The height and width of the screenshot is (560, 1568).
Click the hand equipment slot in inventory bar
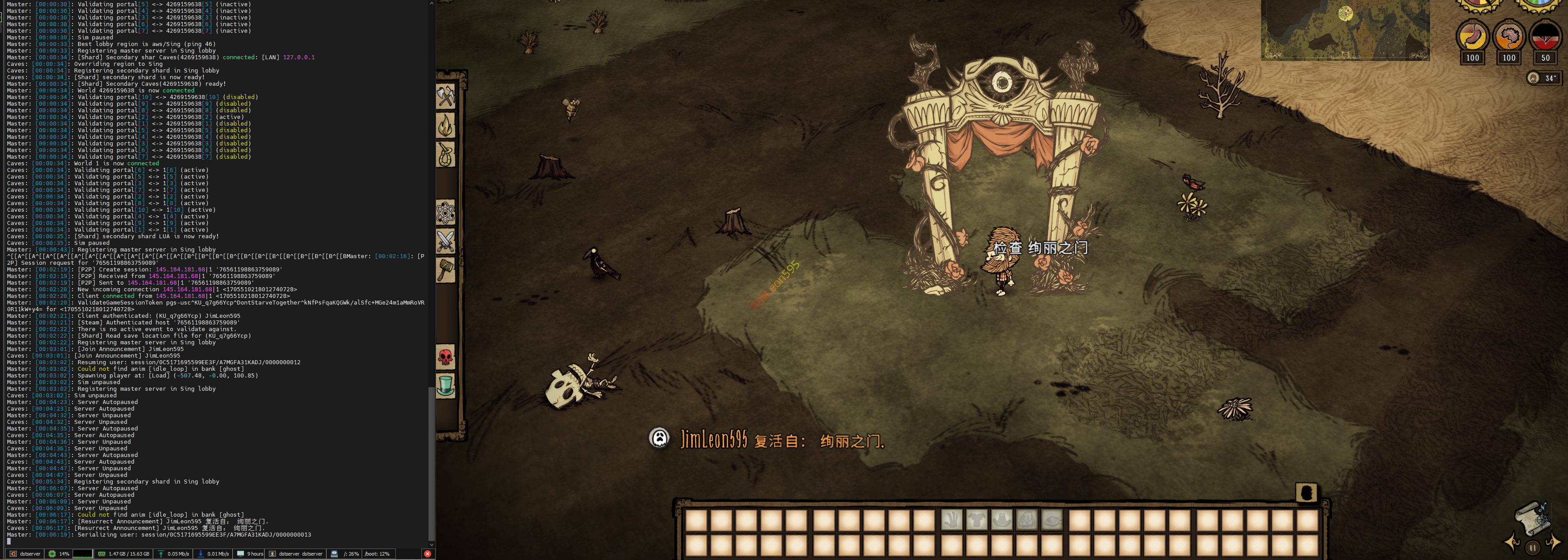click(952, 520)
